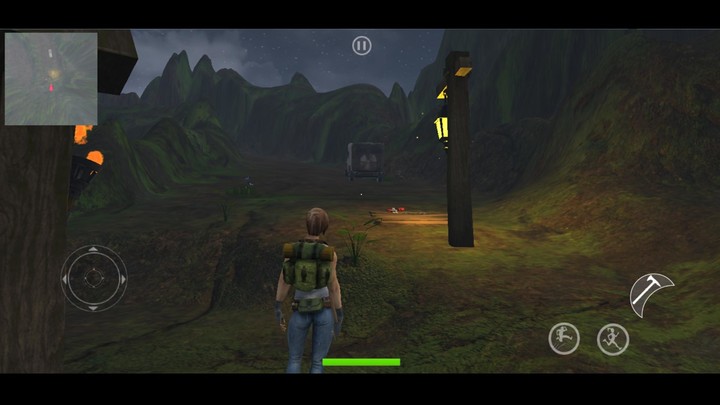Toggle the sprint running icon
720x405 pixels.
[x=612, y=339]
